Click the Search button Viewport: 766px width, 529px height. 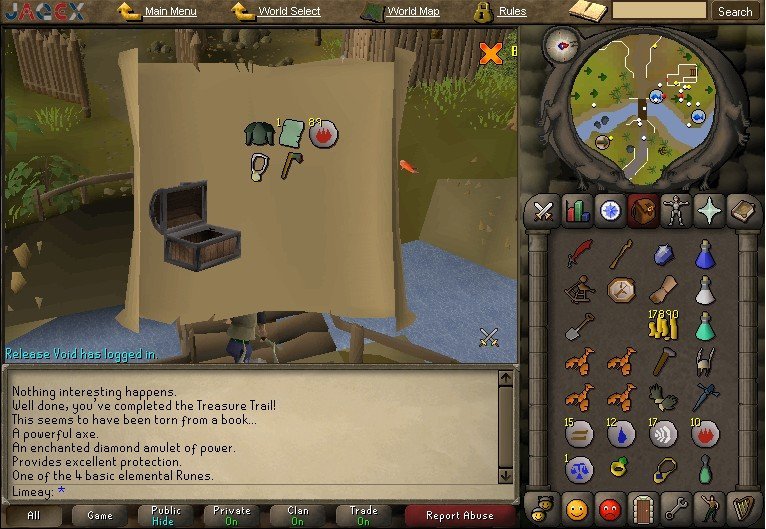[735, 11]
